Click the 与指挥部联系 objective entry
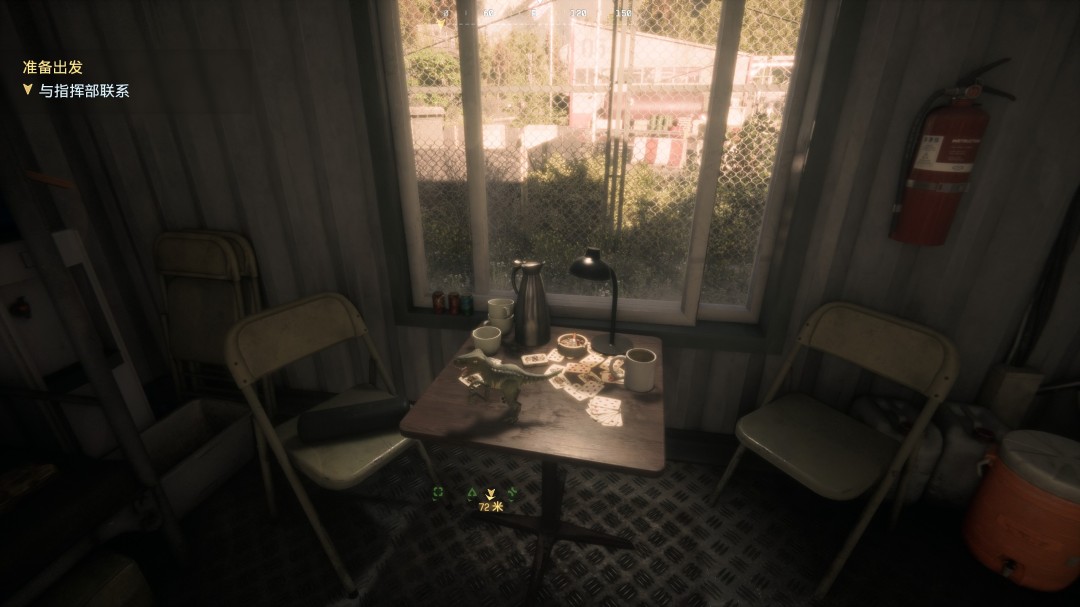The height and width of the screenshot is (607, 1080). (x=84, y=91)
